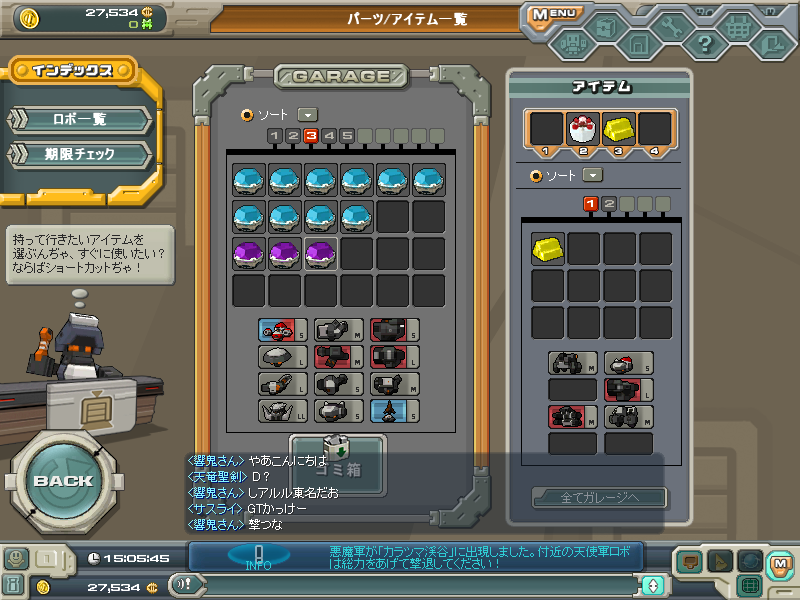The height and width of the screenshot is (600, 800).
Task: Open the garage sort dropdown
Action: click(307, 115)
